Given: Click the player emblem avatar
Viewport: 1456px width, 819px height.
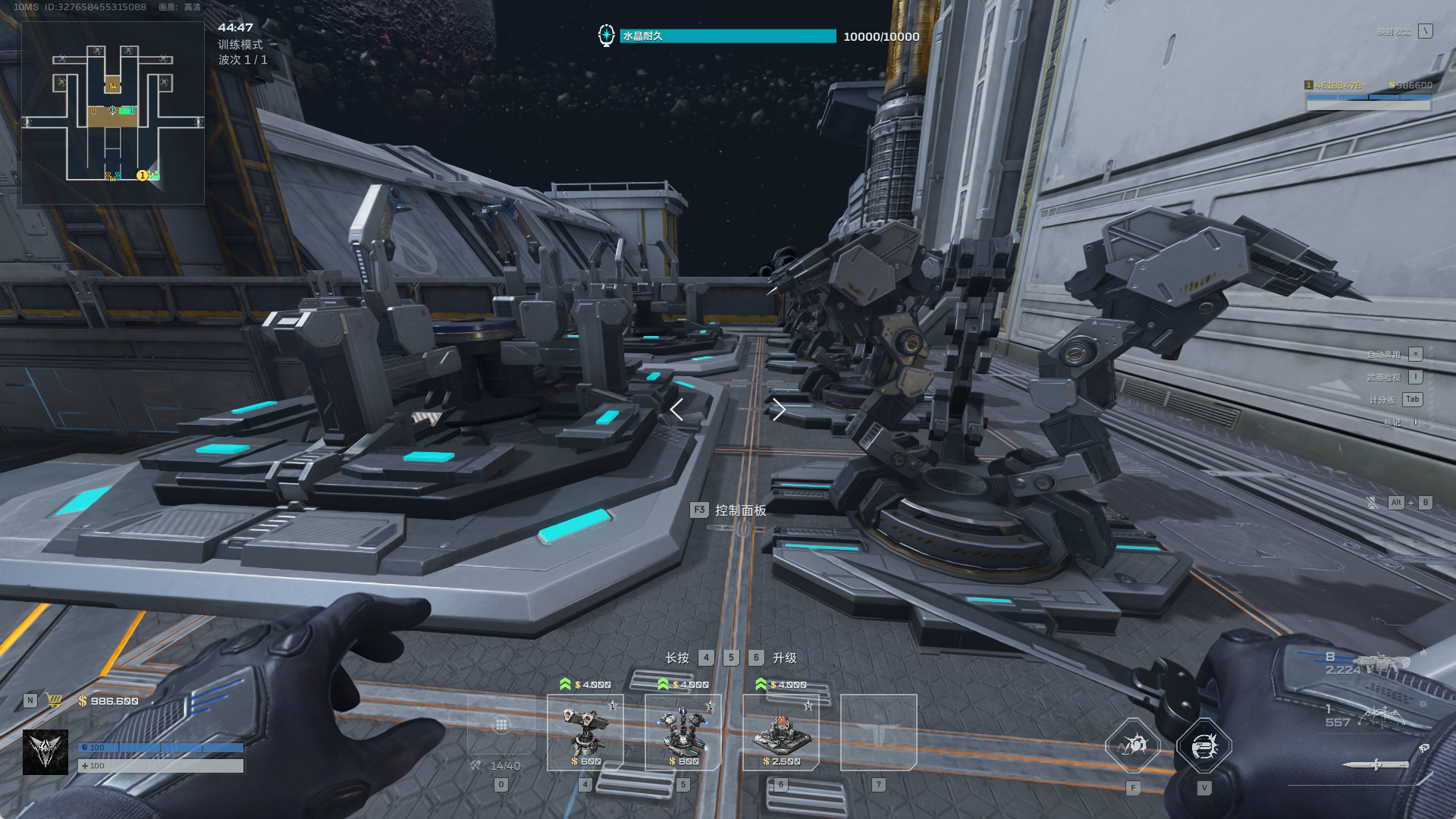Looking at the screenshot, I should [x=45, y=752].
